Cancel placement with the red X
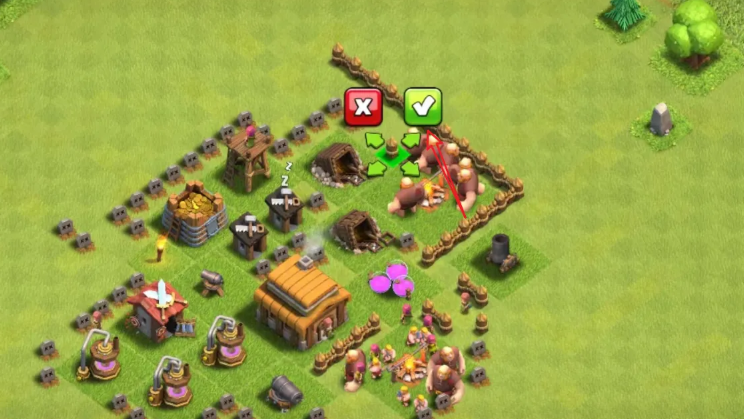 (363, 106)
